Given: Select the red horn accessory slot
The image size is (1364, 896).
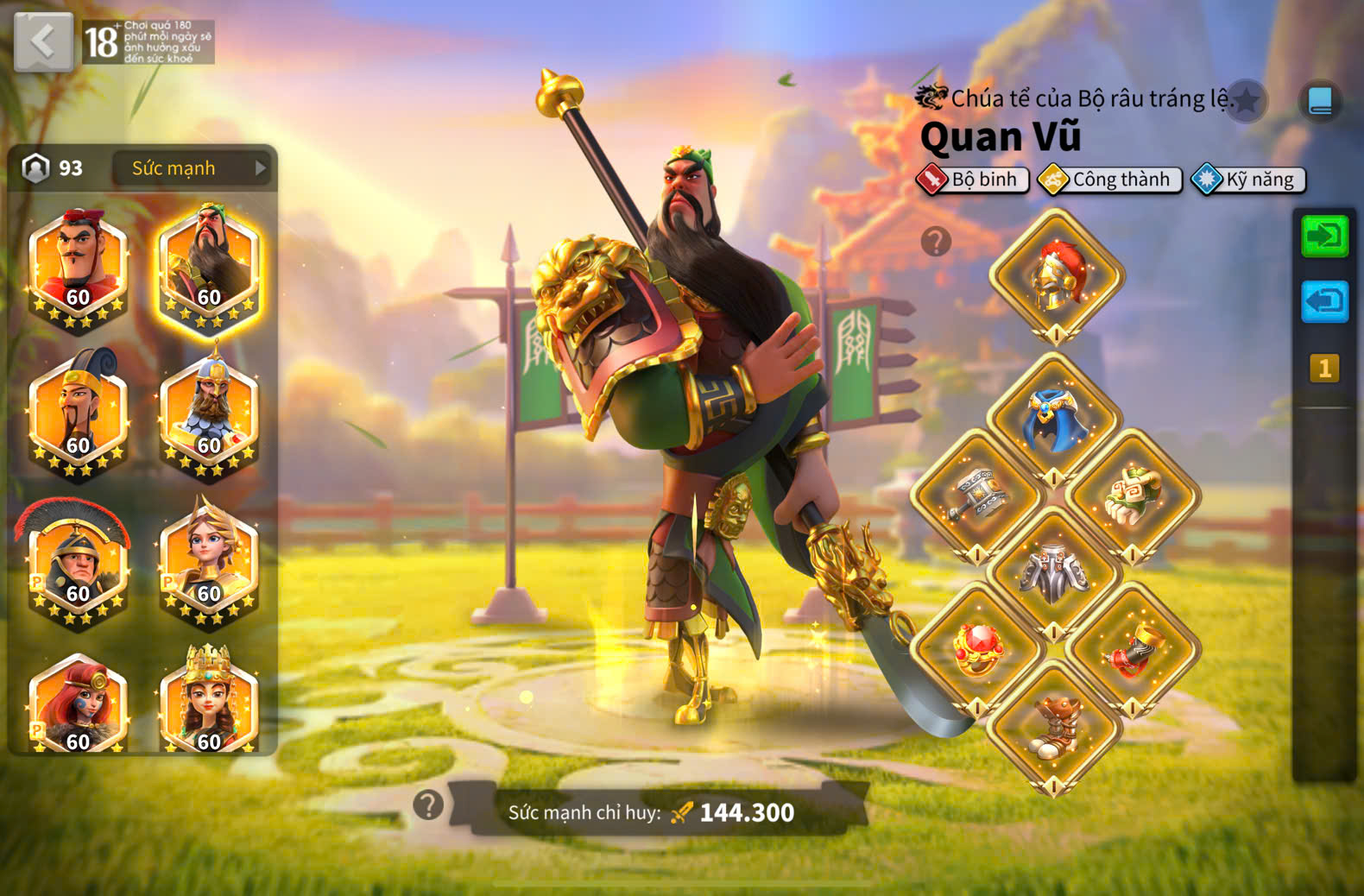Looking at the screenshot, I should coord(1133,649).
